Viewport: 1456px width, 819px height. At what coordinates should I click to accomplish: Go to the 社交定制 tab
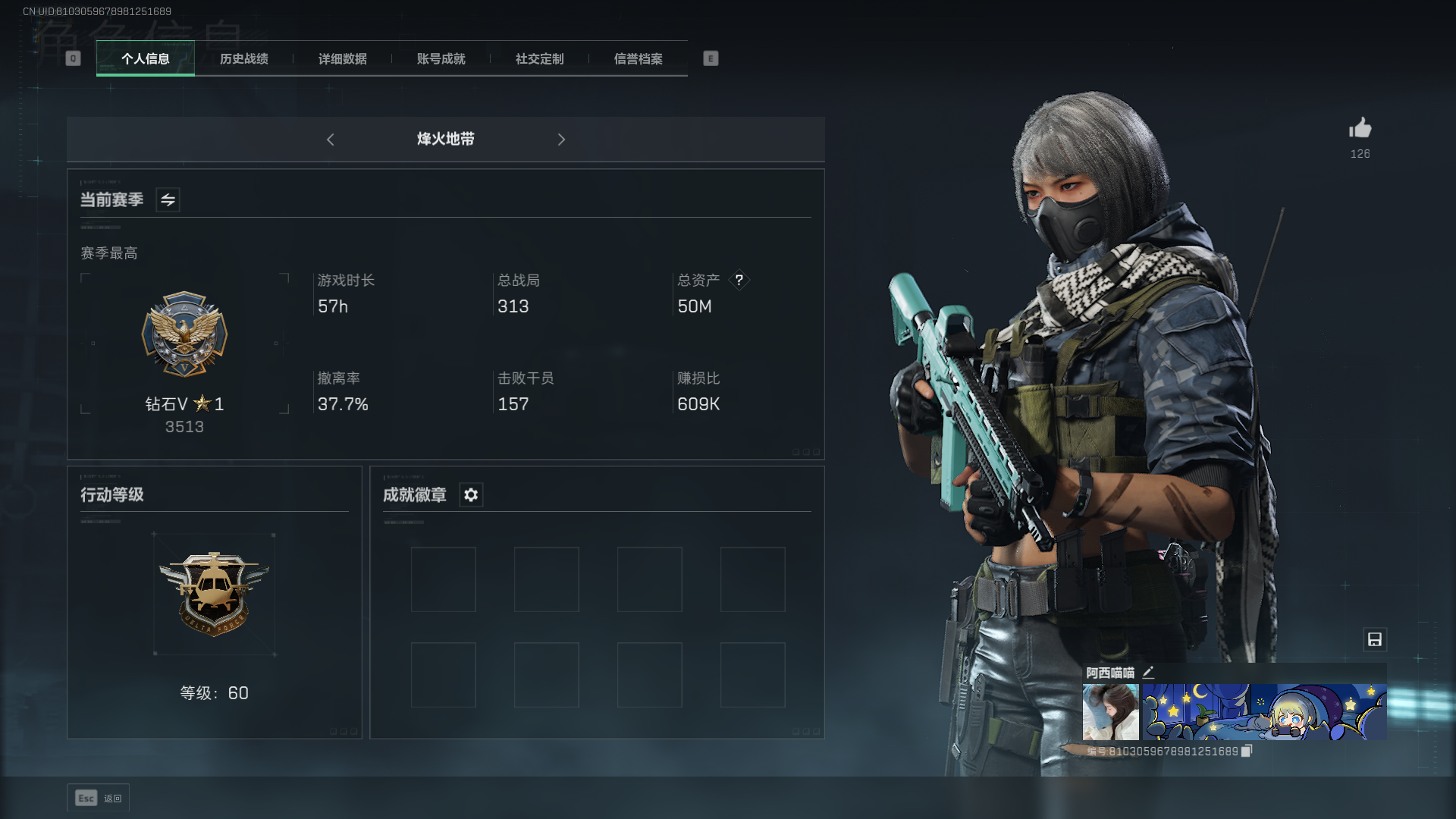coord(539,59)
